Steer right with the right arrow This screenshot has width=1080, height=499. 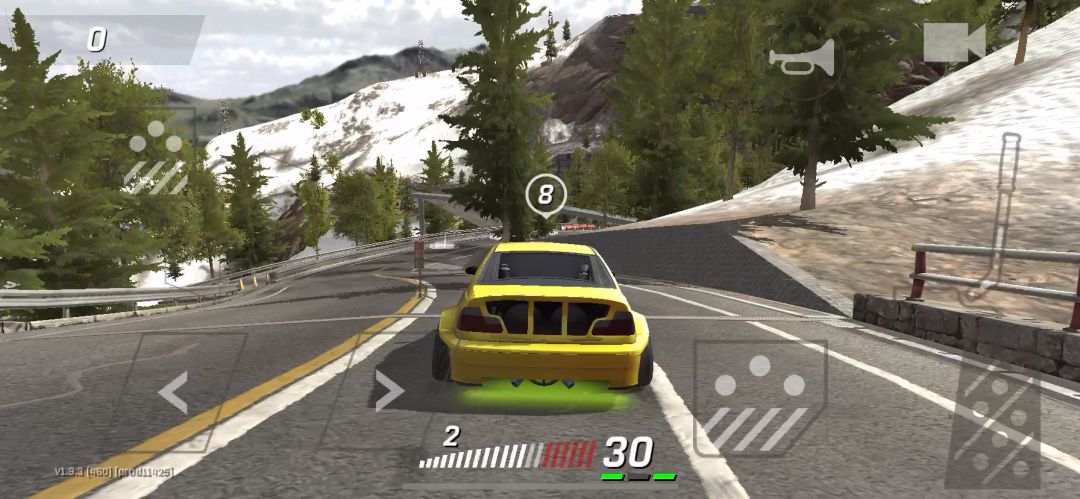388,390
